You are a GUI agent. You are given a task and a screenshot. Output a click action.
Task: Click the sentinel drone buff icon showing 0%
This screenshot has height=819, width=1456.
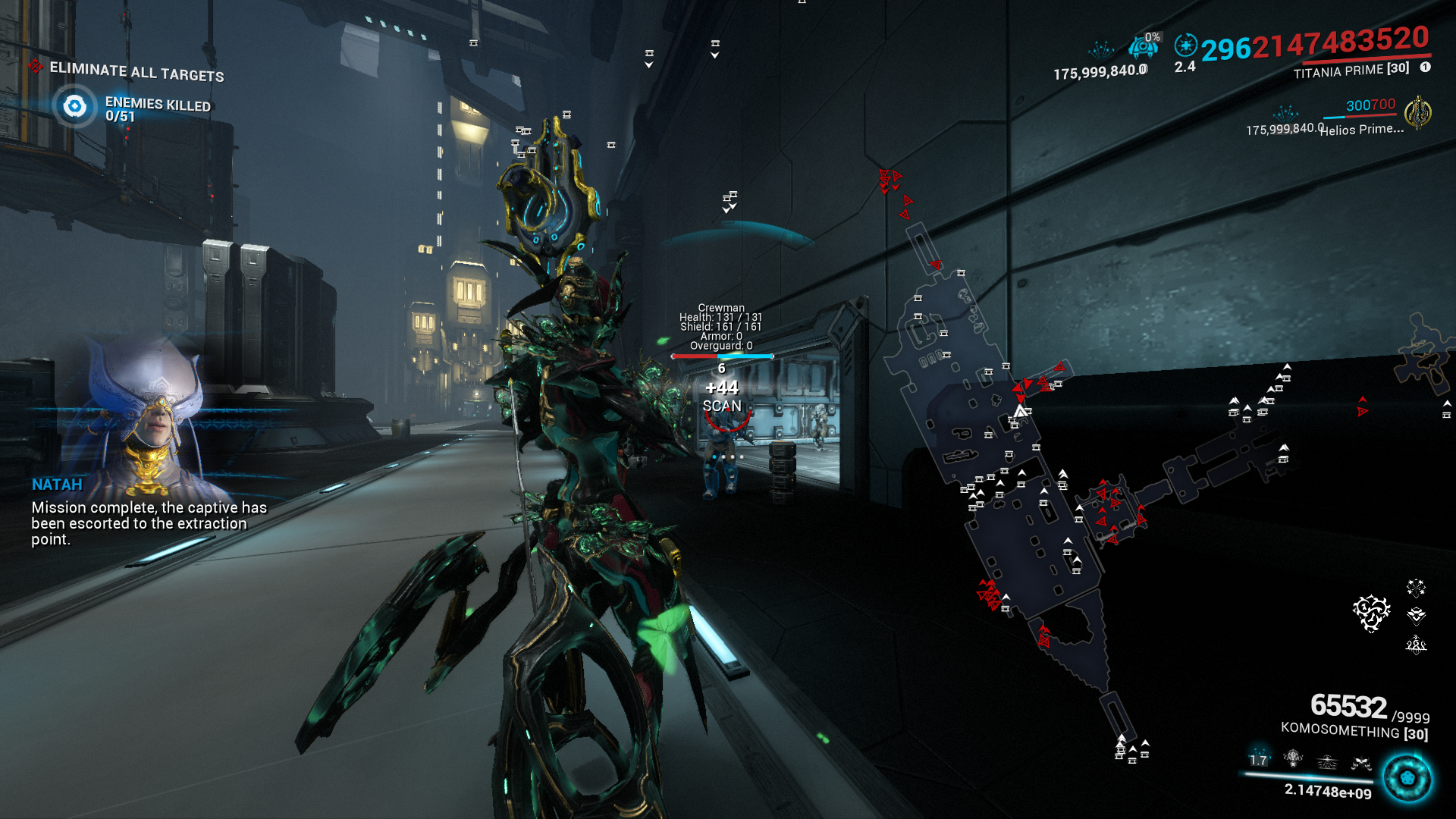pos(1144,47)
